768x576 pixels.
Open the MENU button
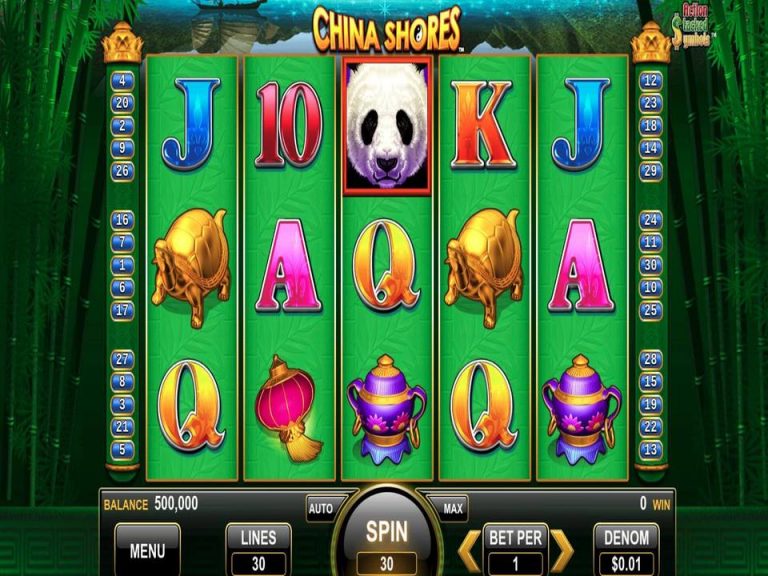147,549
